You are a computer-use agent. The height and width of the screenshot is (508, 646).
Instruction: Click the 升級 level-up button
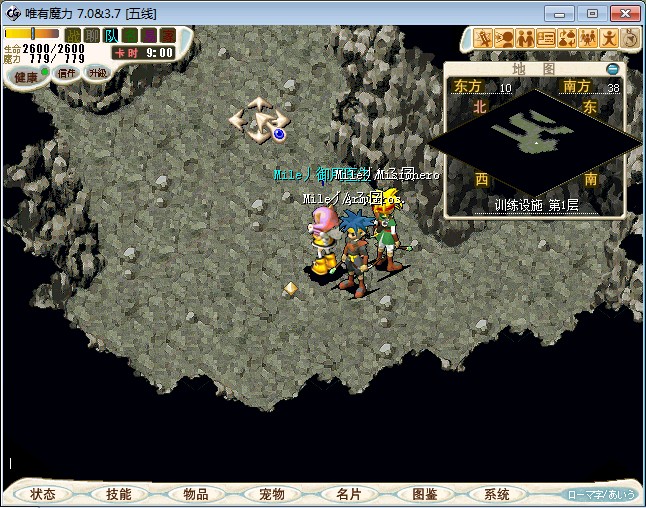[x=97, y=73]
